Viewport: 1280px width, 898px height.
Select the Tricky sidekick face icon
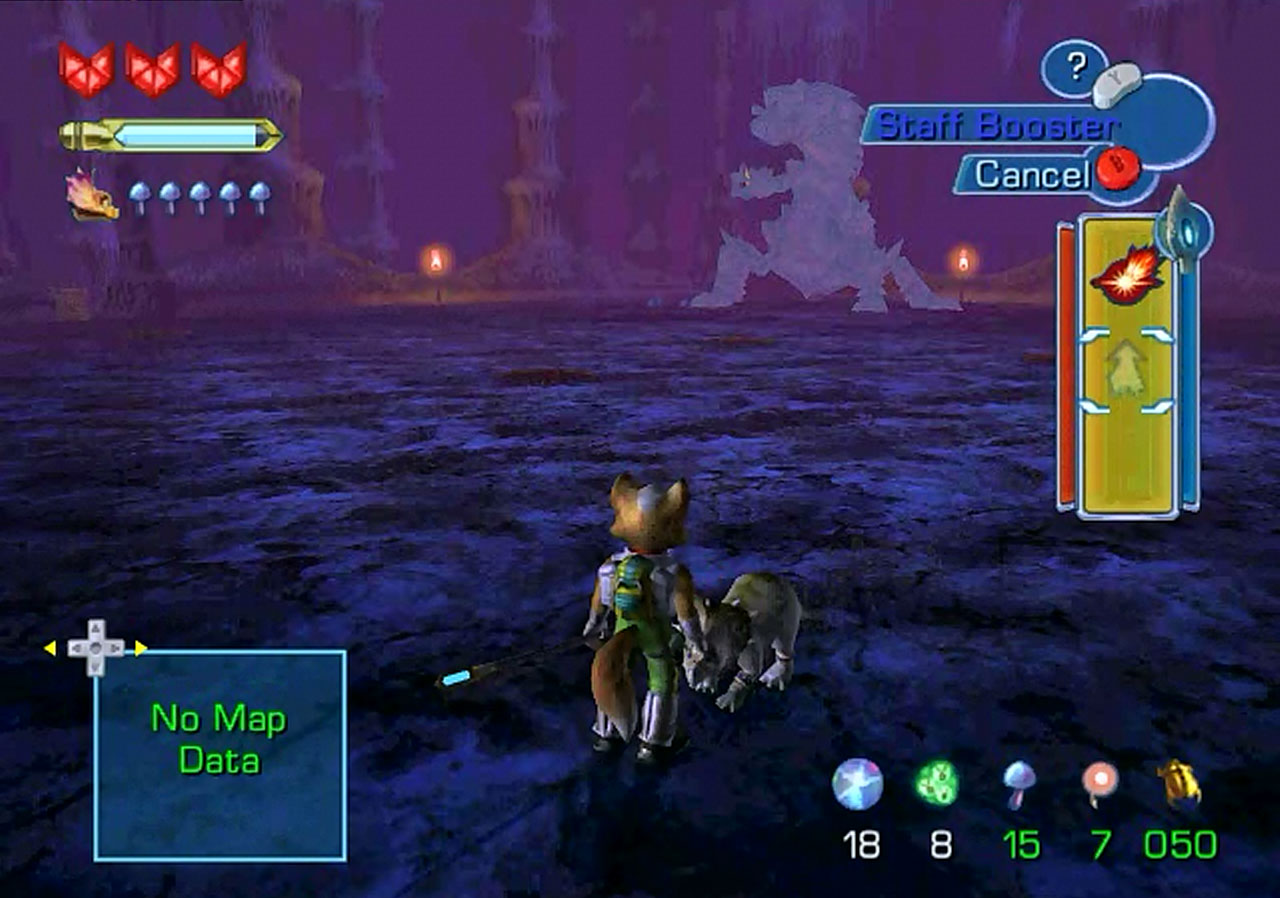tap(91, 195)
